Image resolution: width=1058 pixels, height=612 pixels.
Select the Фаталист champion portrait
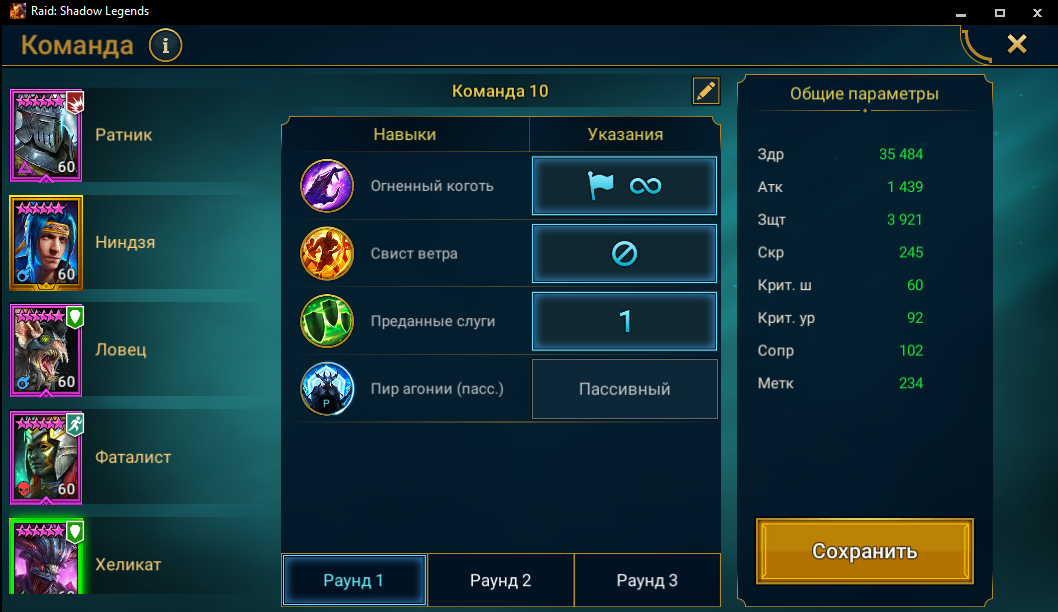coord(47,457)
